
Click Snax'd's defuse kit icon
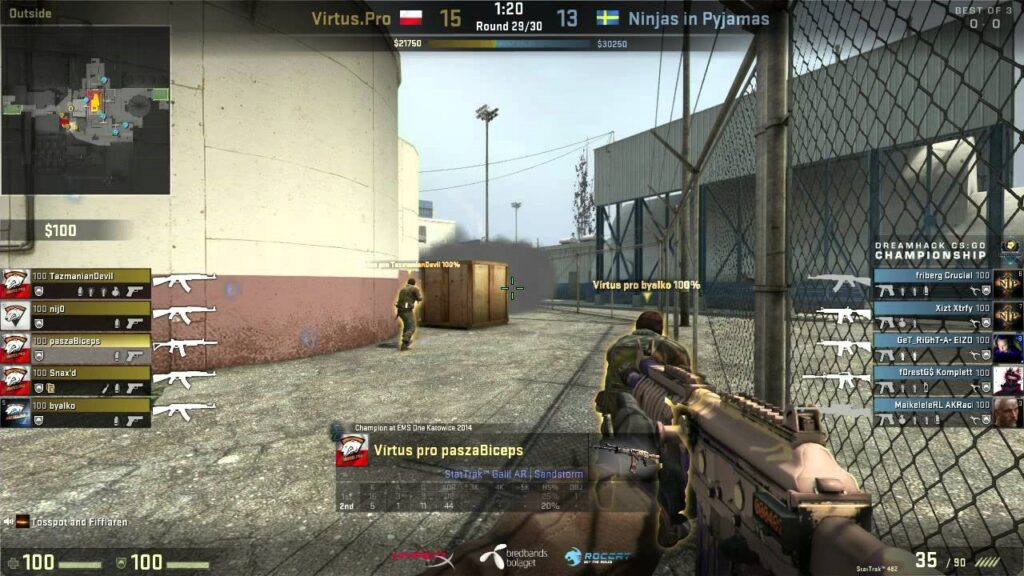coord(48,387)
